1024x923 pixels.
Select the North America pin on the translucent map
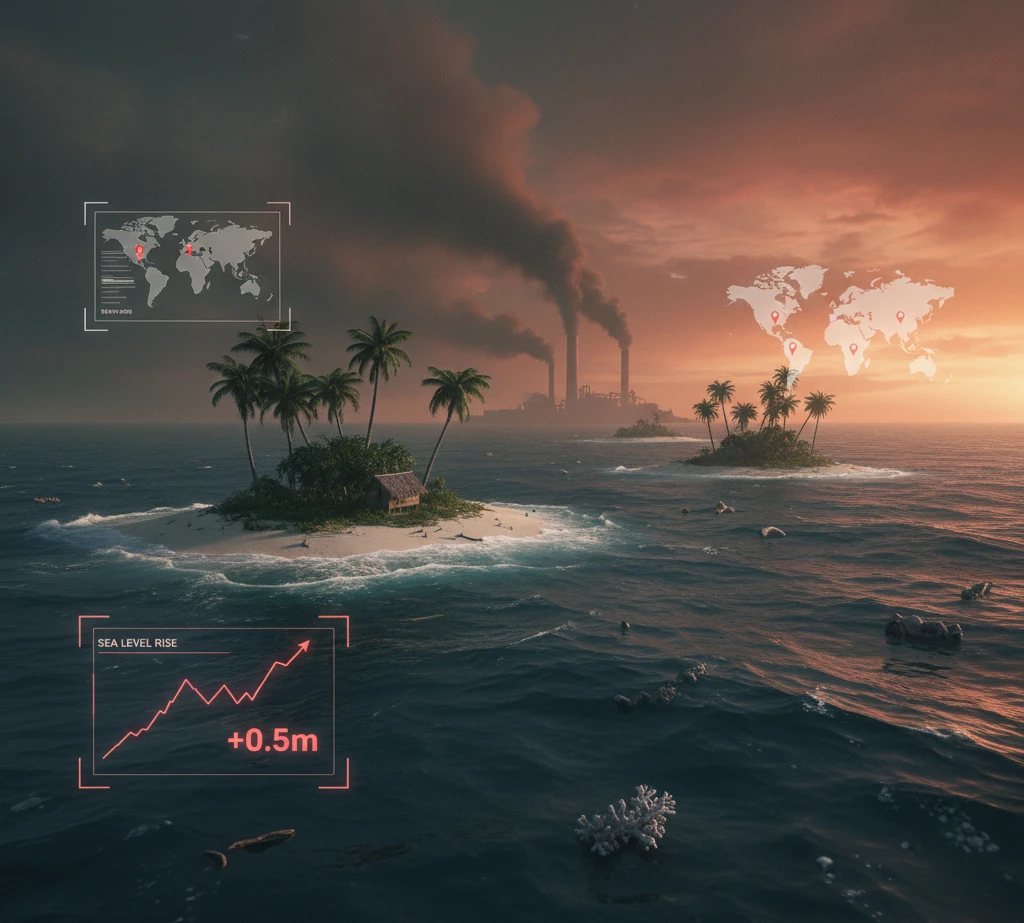[x=774, y=318]
